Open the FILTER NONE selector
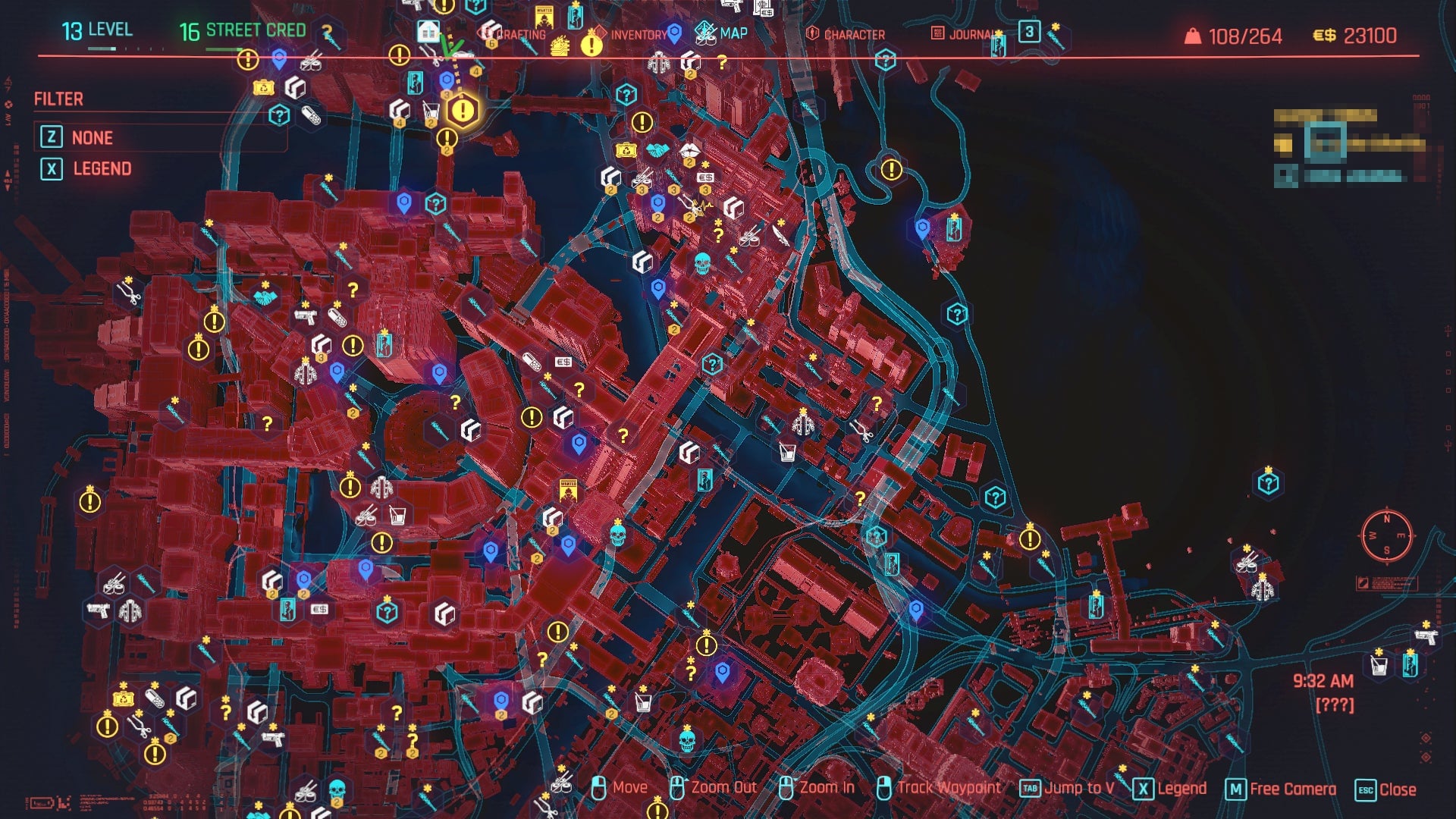The image size is (1456, 819). coord(92,137)
